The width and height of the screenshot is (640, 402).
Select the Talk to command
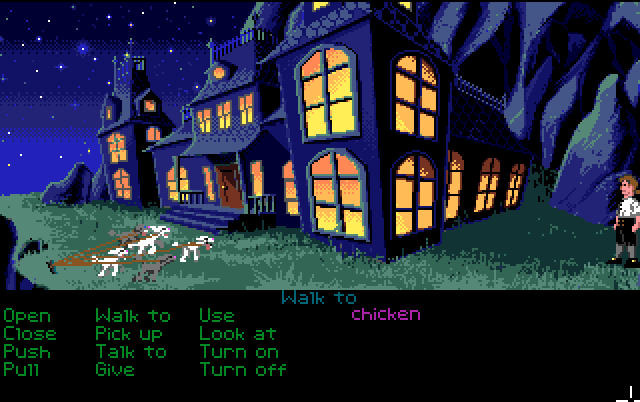tap(131, 352)
